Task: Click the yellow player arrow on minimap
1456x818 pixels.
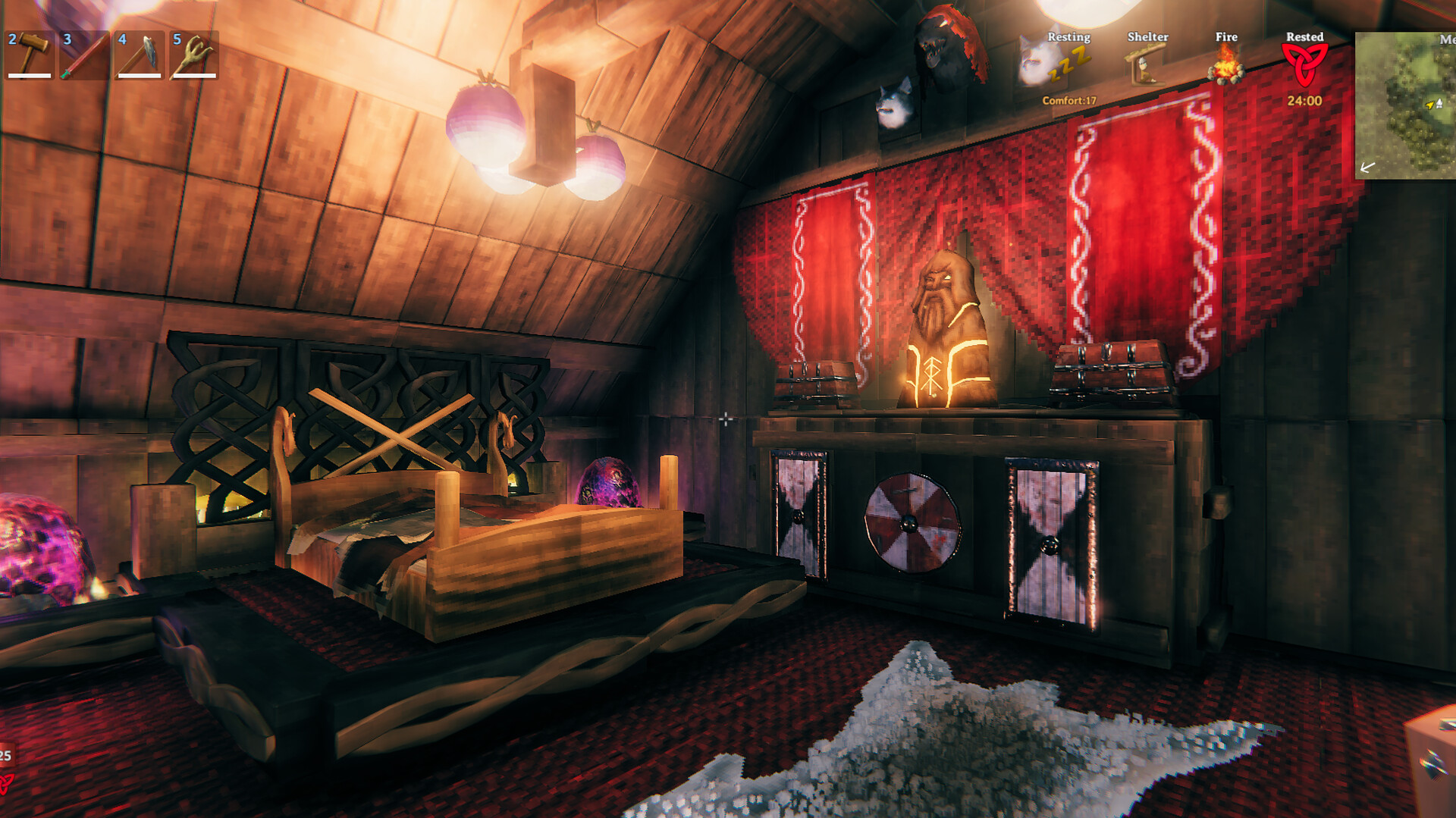Action: tap(1429, 103)
